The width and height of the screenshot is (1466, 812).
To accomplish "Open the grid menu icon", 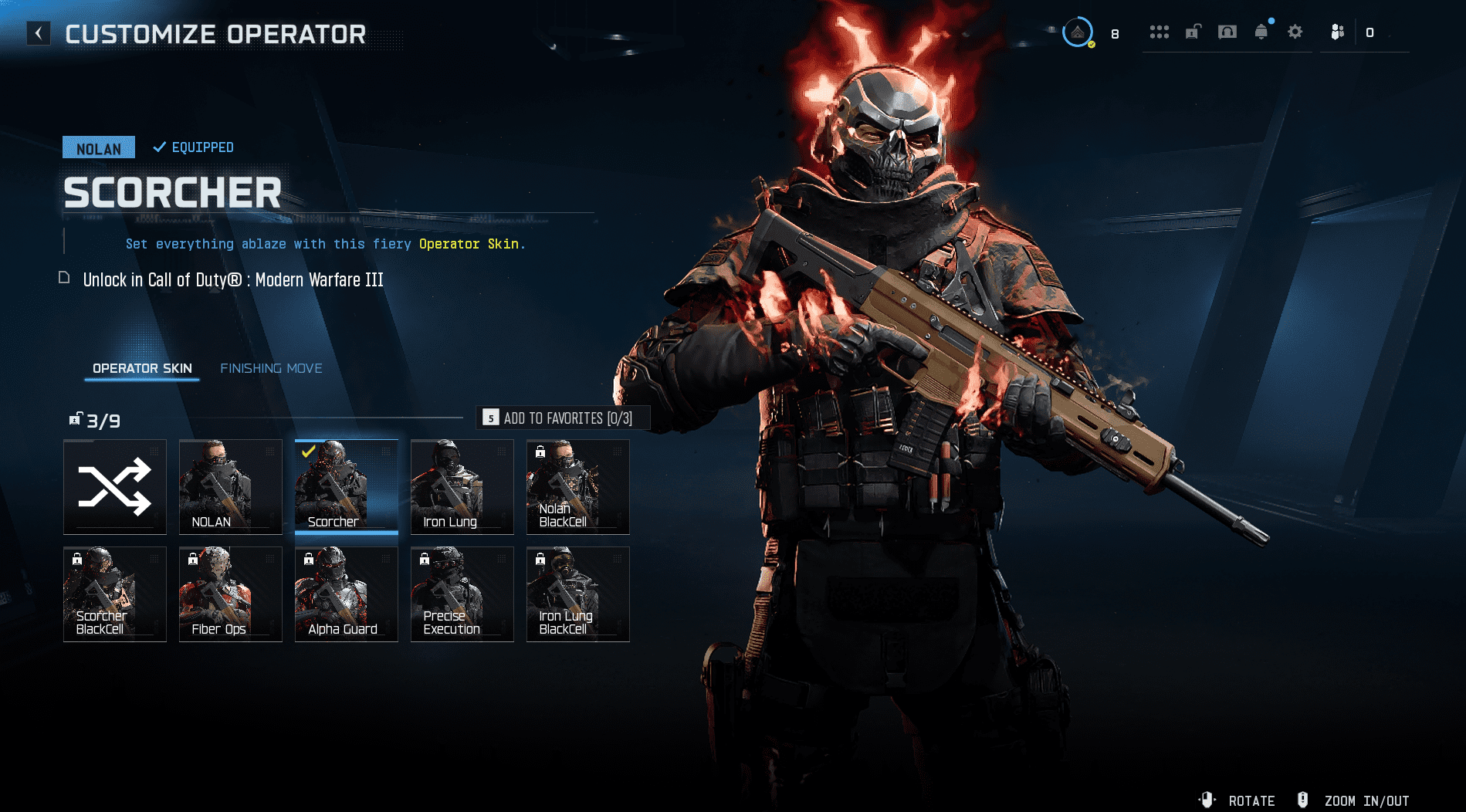I will [x=1159, y=32].
